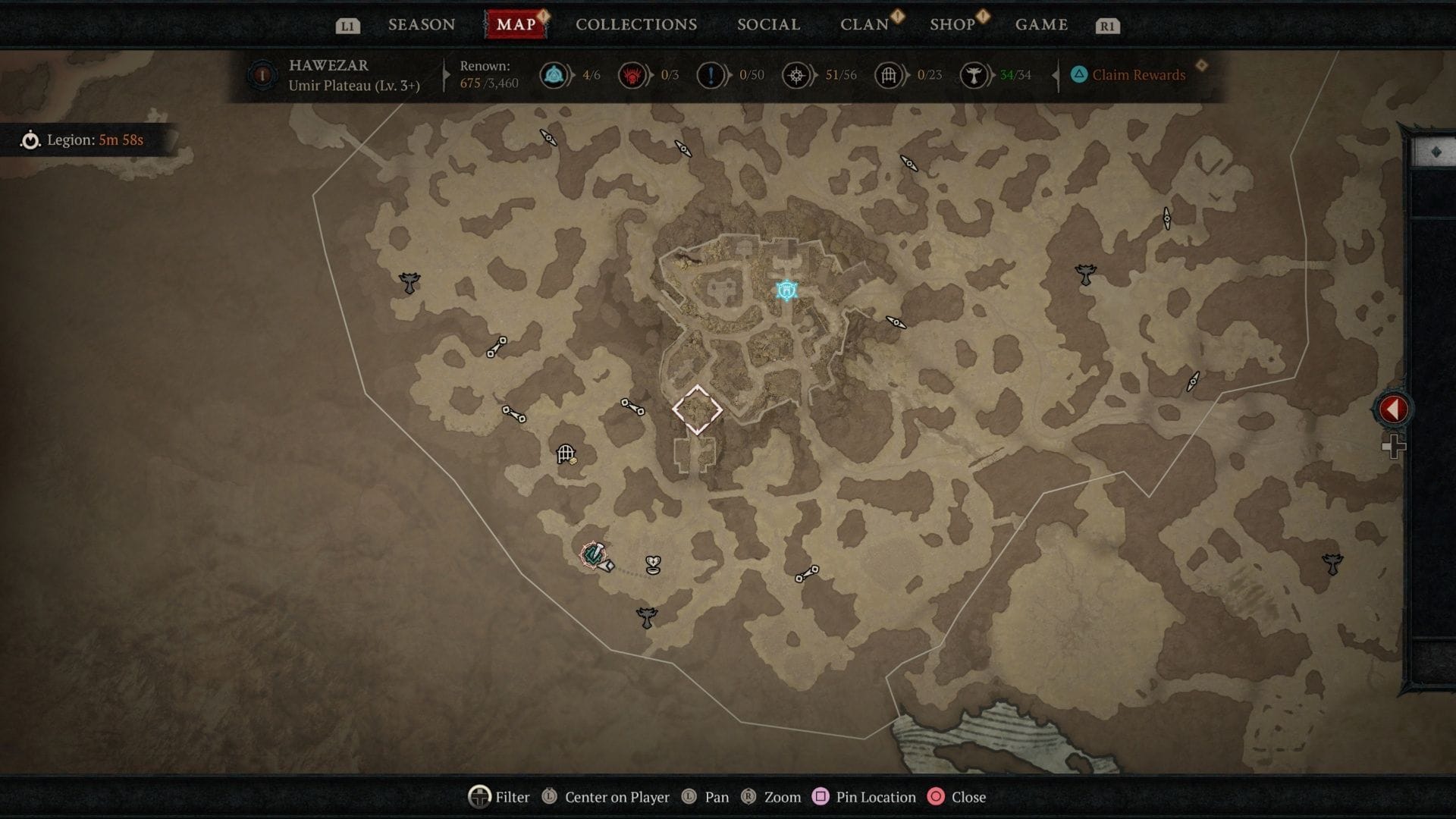Claim Rewards for Hawezar renown
The height and width of the screenshot is (819, 1456).
pos(1128,74)
